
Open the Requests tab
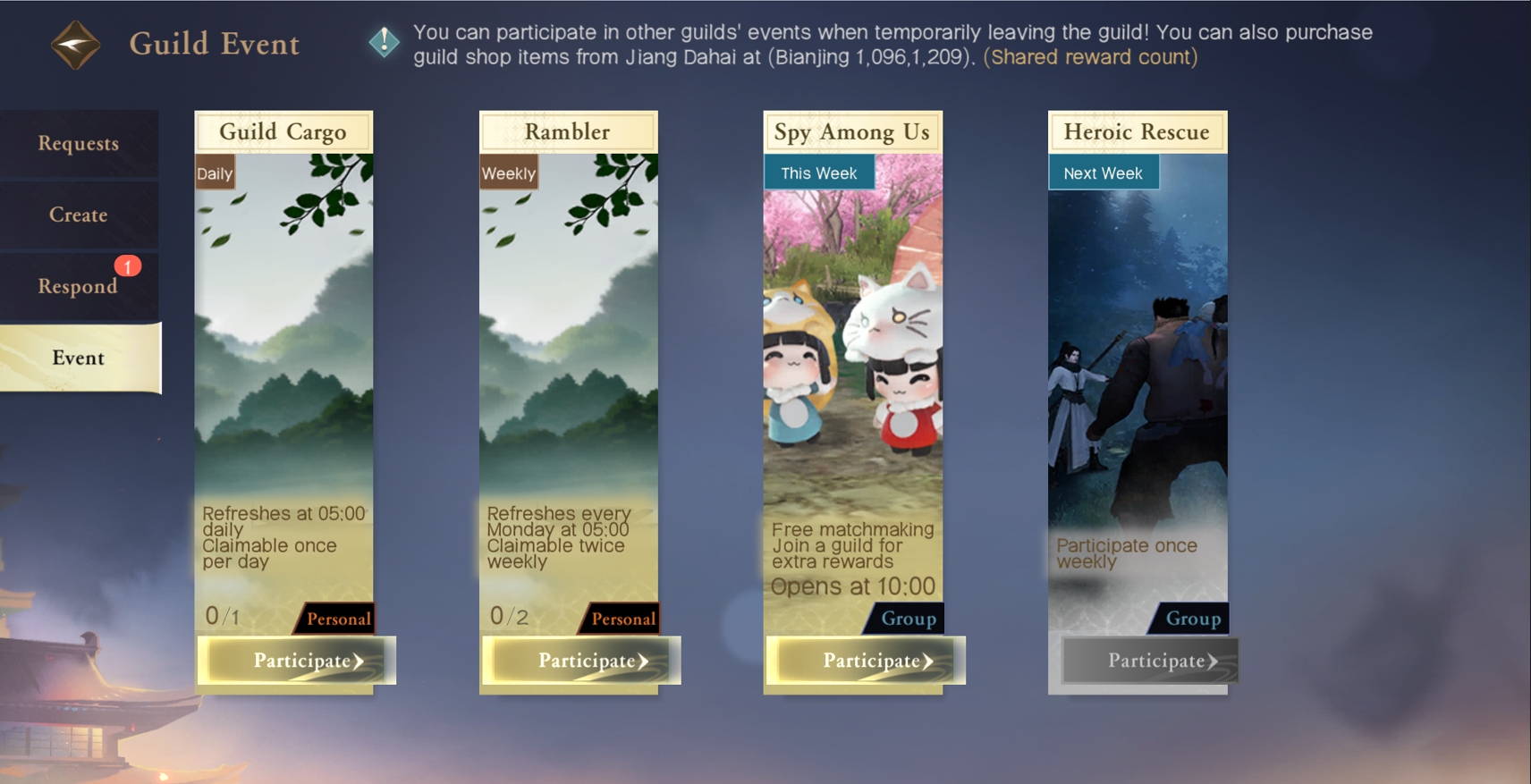click(79, 144)
